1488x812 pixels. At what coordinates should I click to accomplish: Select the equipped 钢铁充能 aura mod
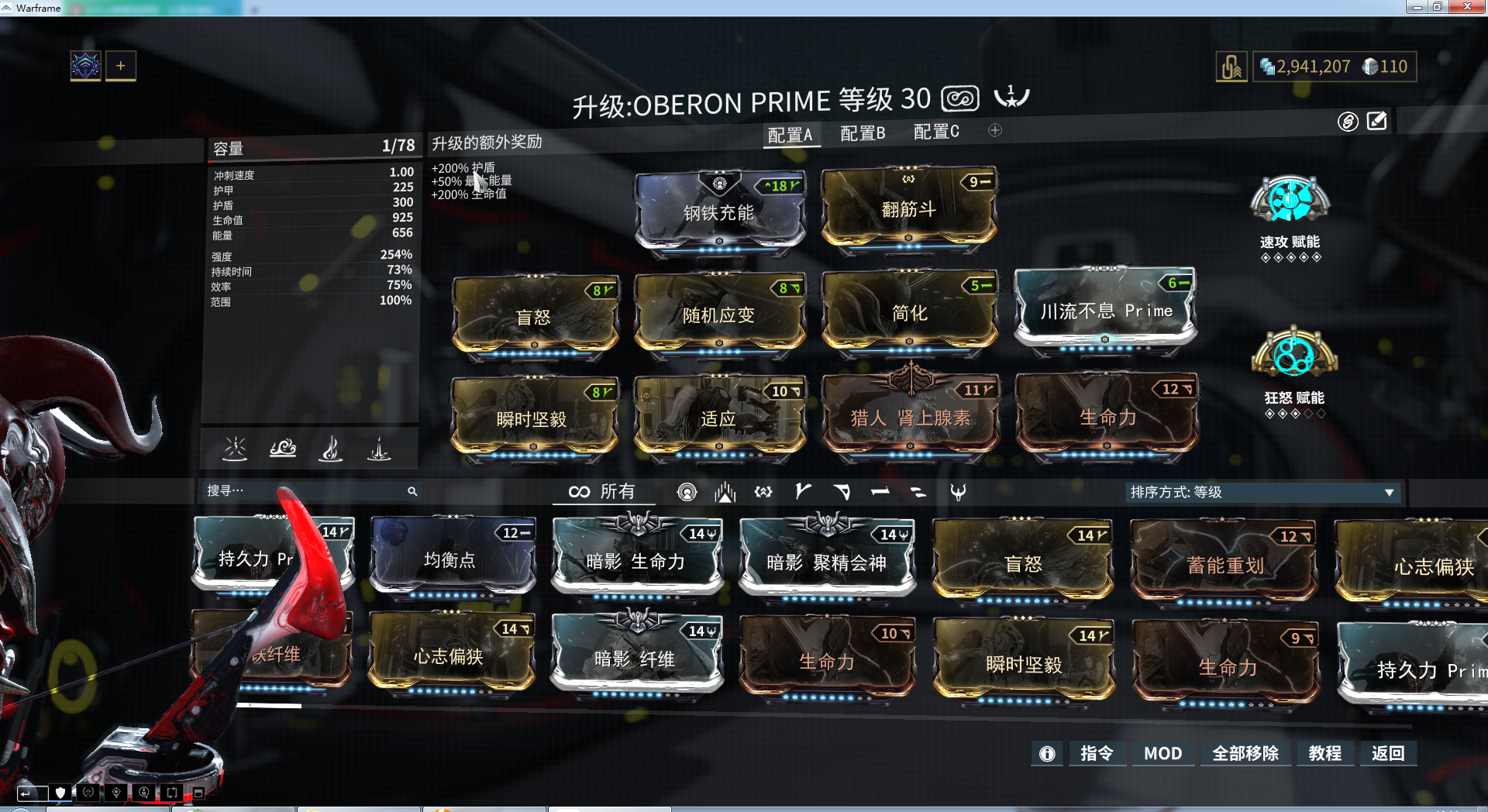719,212
